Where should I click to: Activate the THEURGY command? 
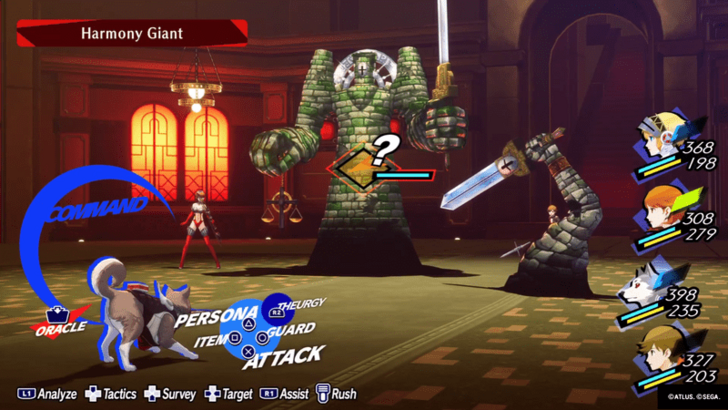(x=299, y=305)
